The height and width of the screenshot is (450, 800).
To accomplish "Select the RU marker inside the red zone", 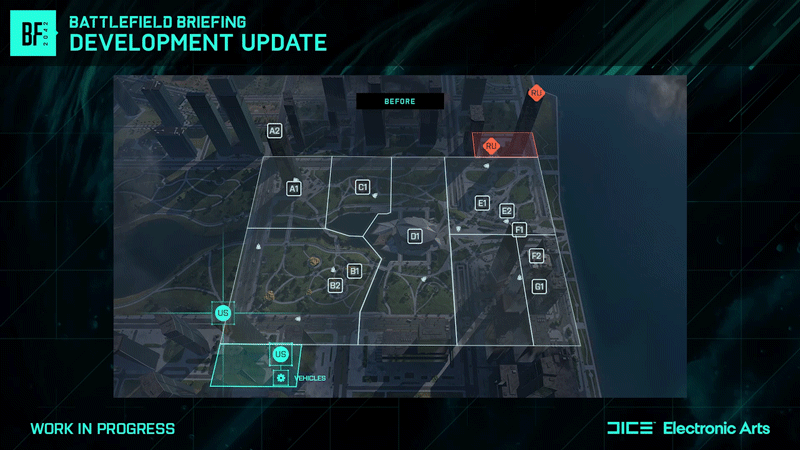I will [x=491, y=146].
